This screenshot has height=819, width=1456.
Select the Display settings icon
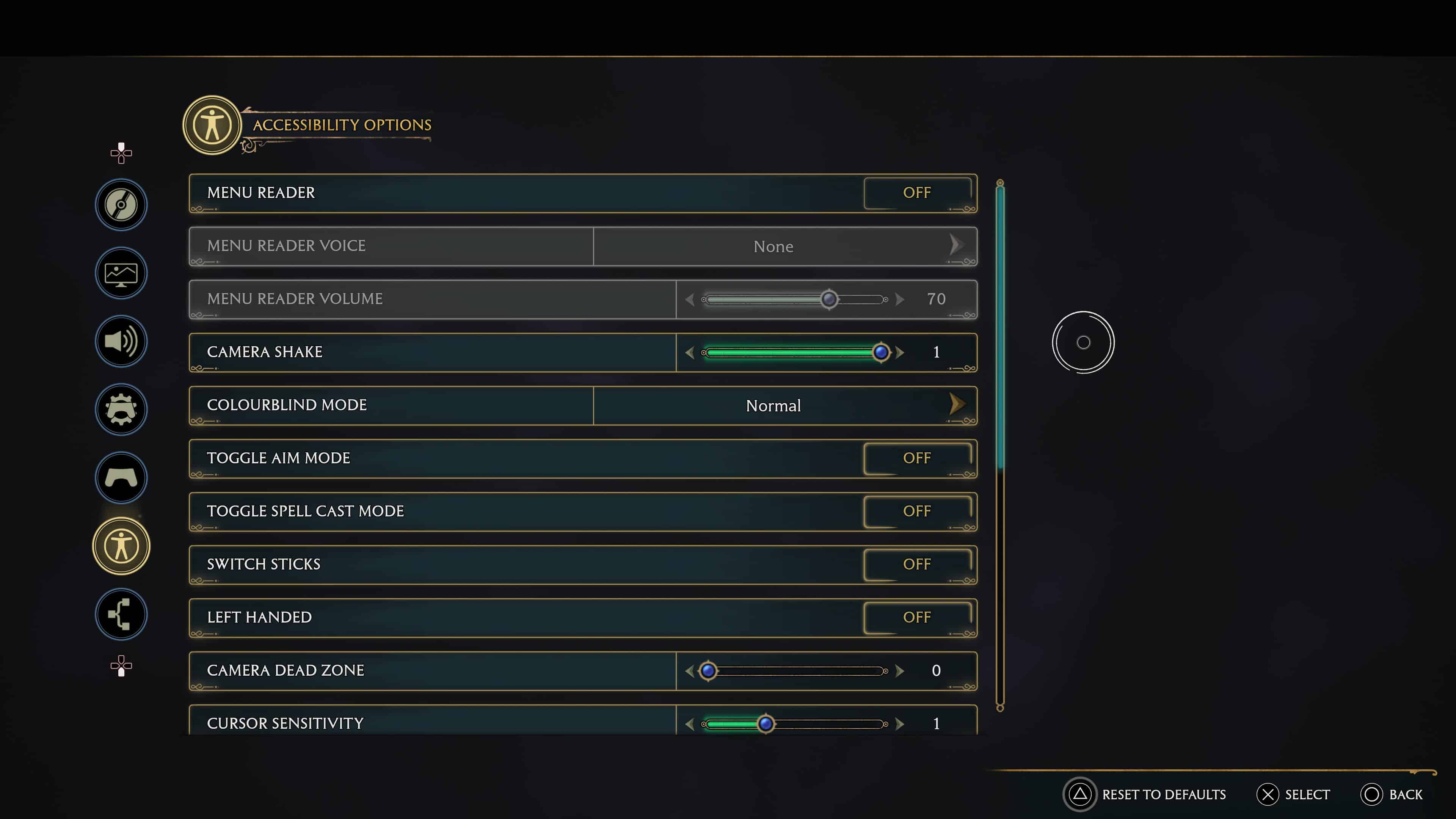[x=121, y=273]
